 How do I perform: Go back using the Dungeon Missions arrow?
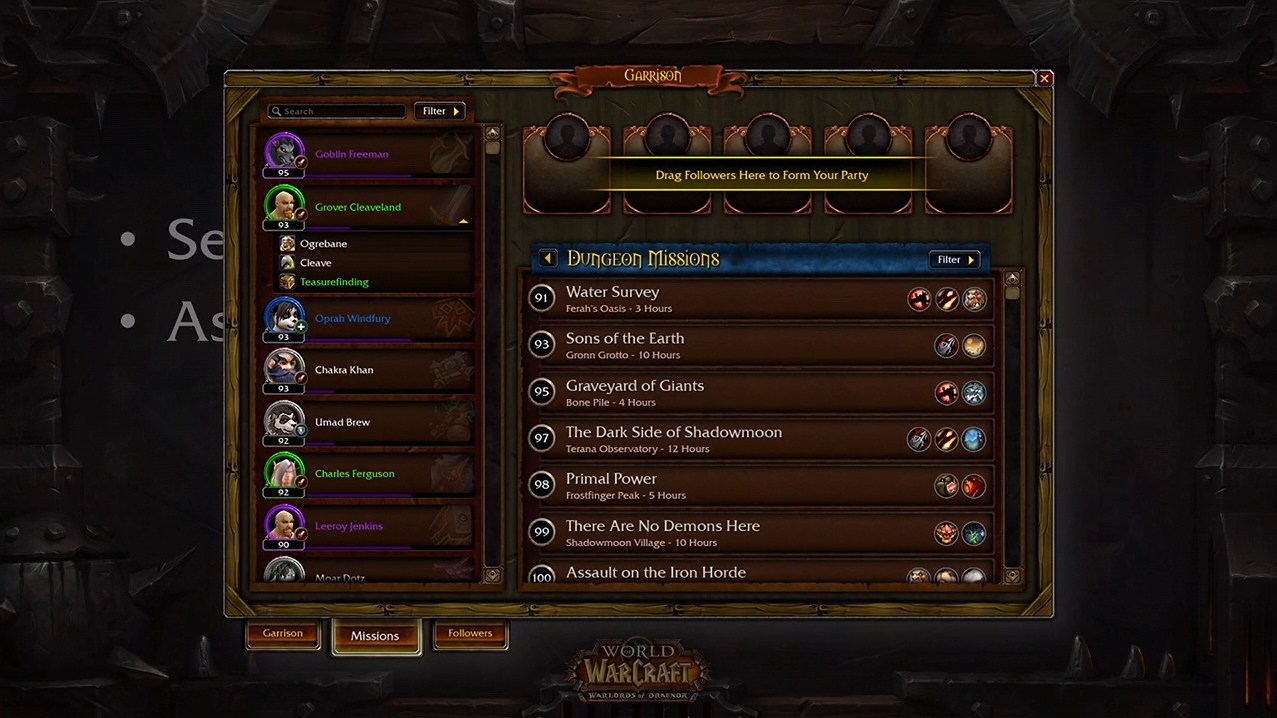coord(548,259)
